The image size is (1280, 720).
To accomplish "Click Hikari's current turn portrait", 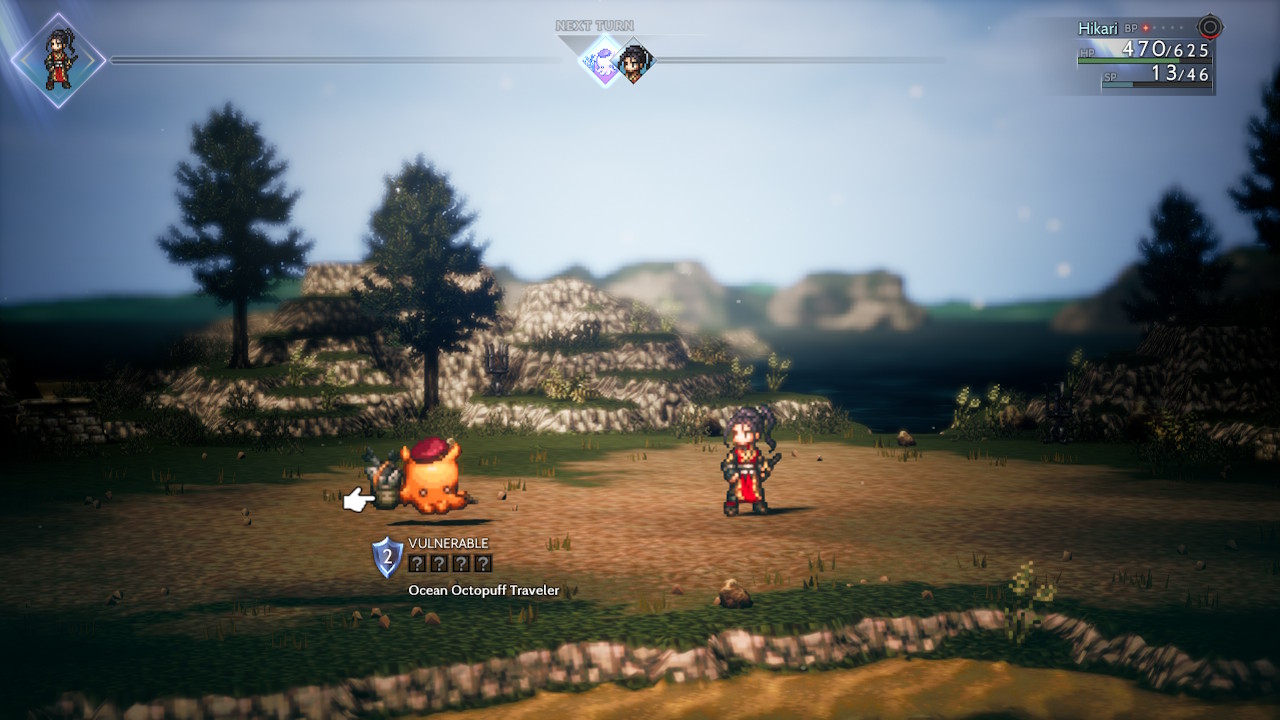I will point(58,60).
